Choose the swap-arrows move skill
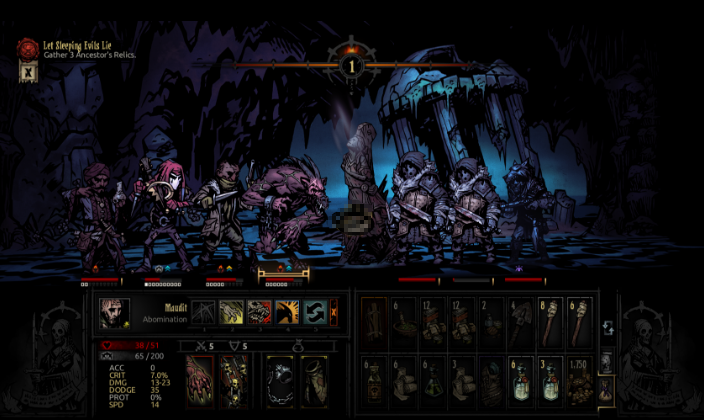704x420 pixels. [x=315, y=313]
